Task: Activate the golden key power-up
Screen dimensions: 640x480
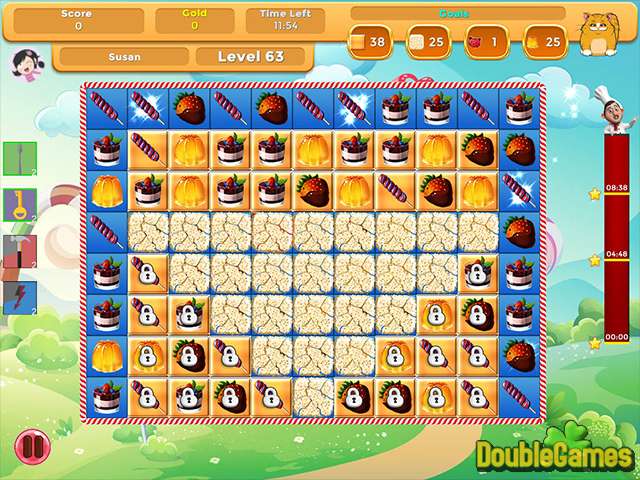Action: [20, 204]
